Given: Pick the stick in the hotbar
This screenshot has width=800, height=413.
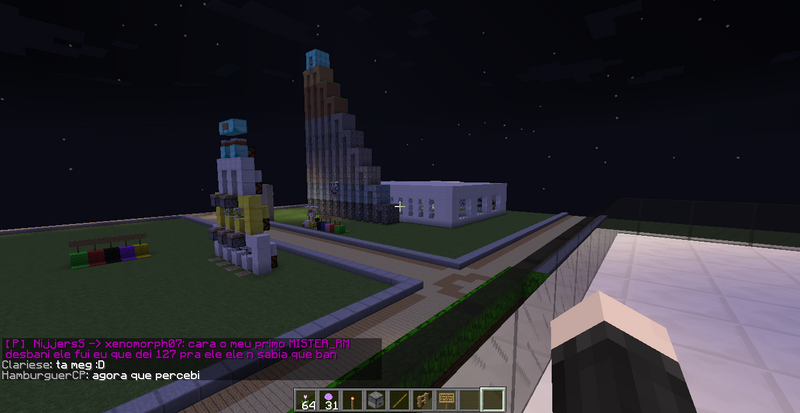Looking at the screenshot, I should point(399,400).
